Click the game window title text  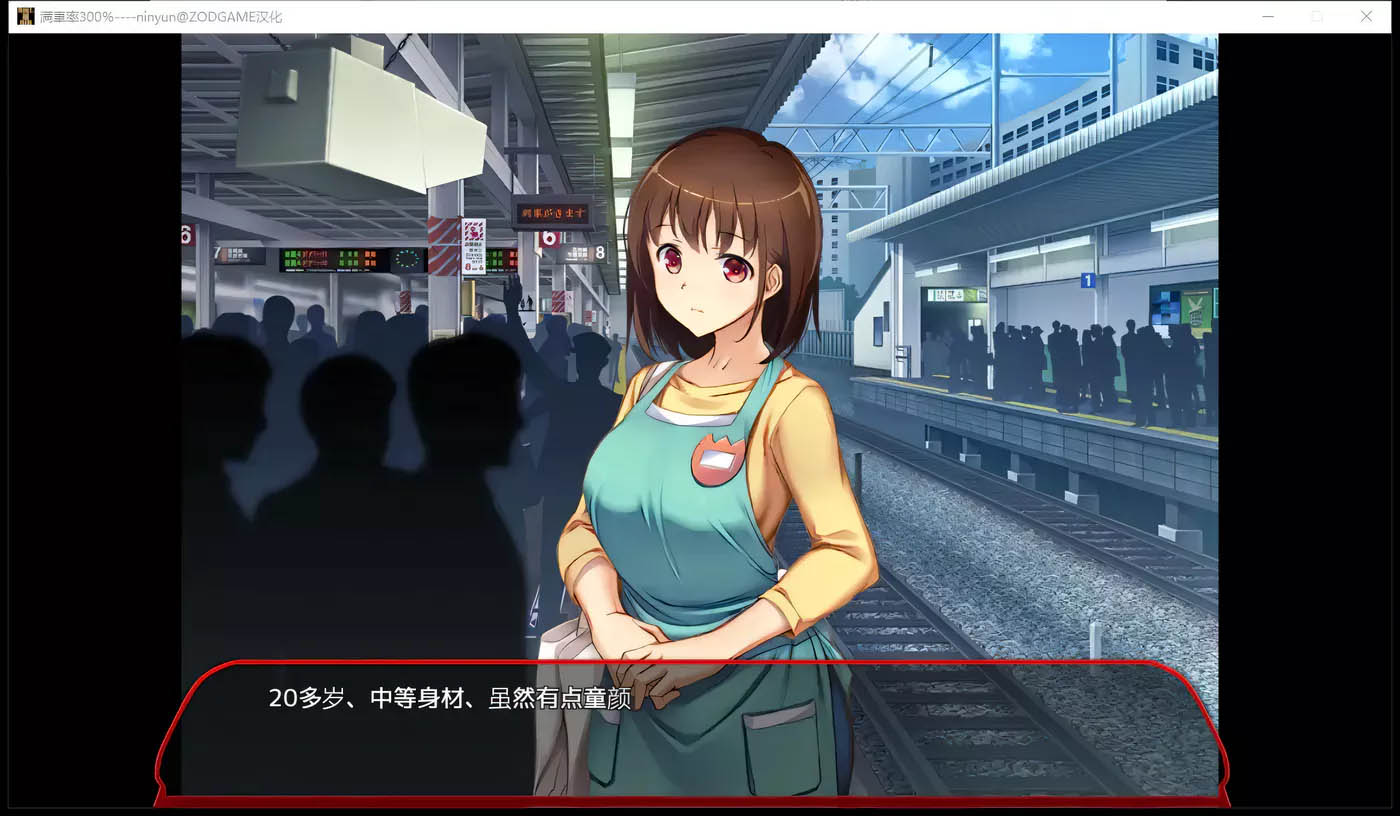click(x=160, y=16)
